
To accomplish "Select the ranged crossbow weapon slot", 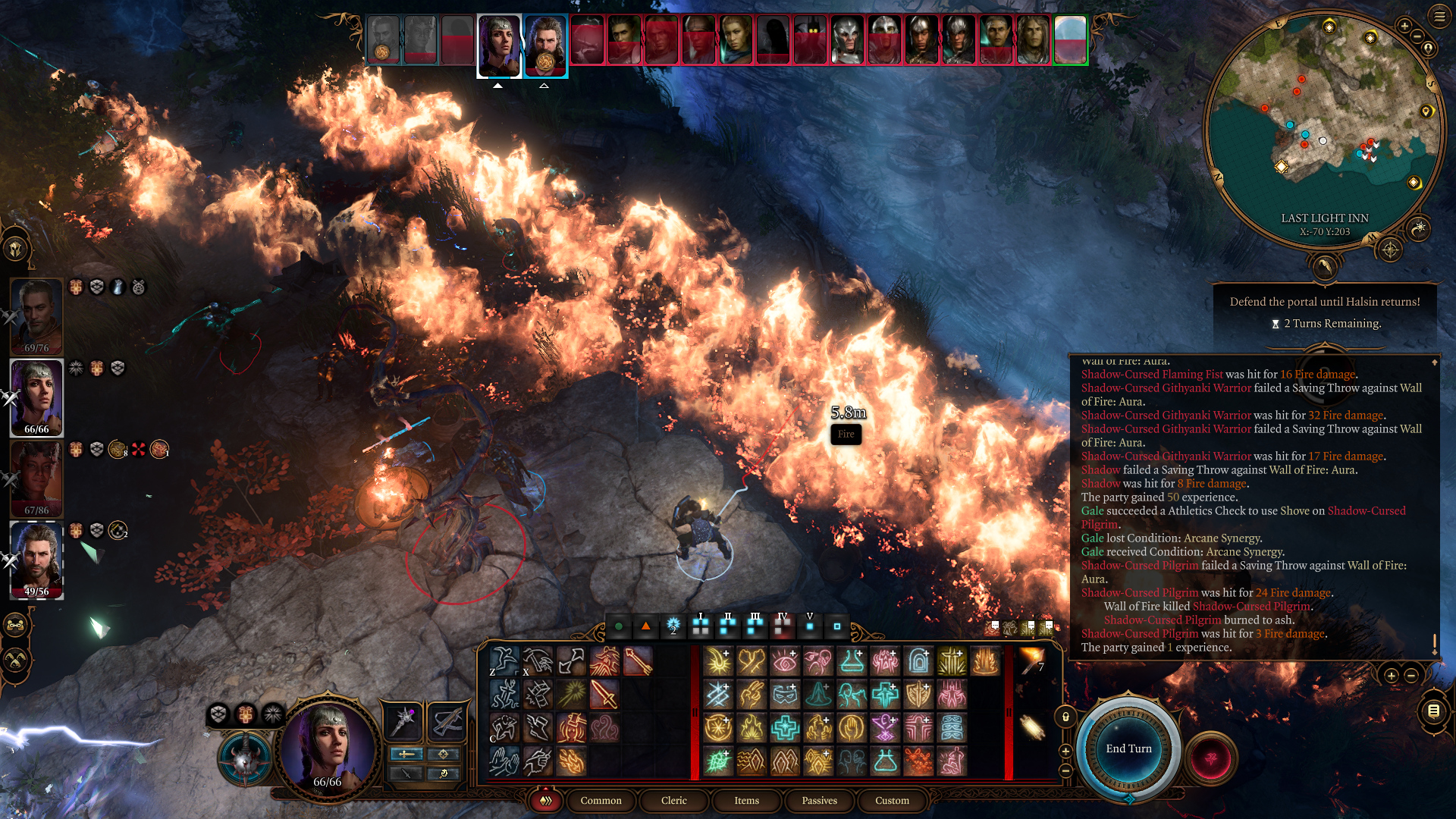I will [447, 721].
